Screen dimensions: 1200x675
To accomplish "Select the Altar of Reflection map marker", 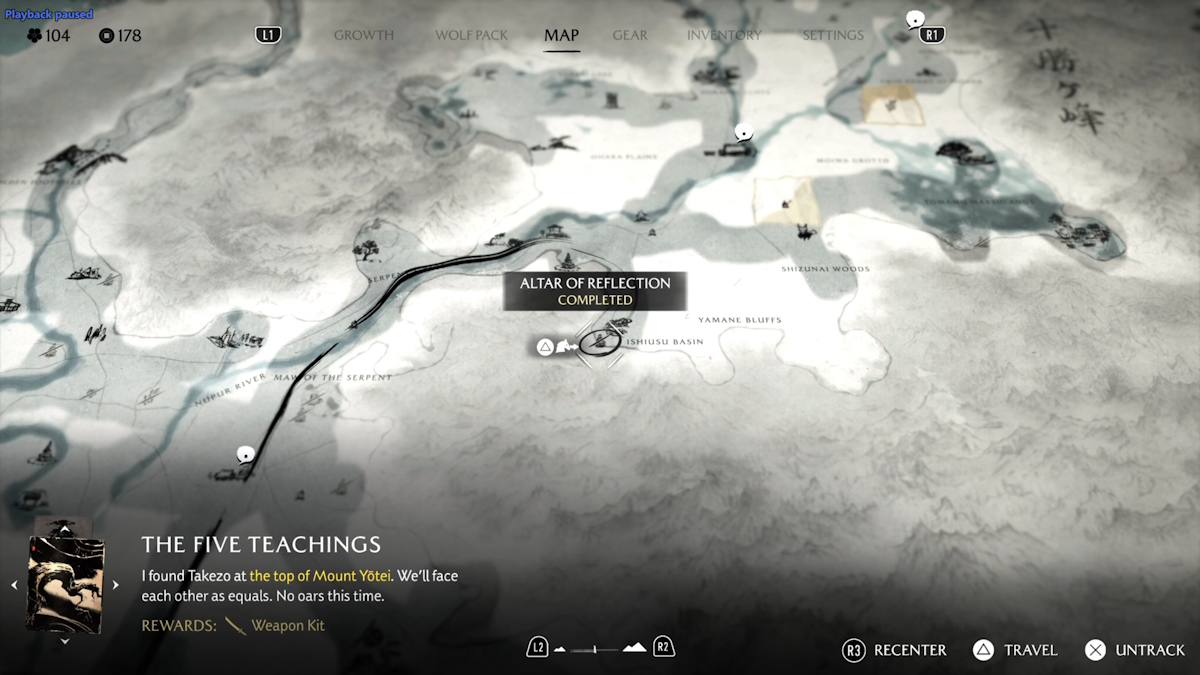I will click(598, 343).
